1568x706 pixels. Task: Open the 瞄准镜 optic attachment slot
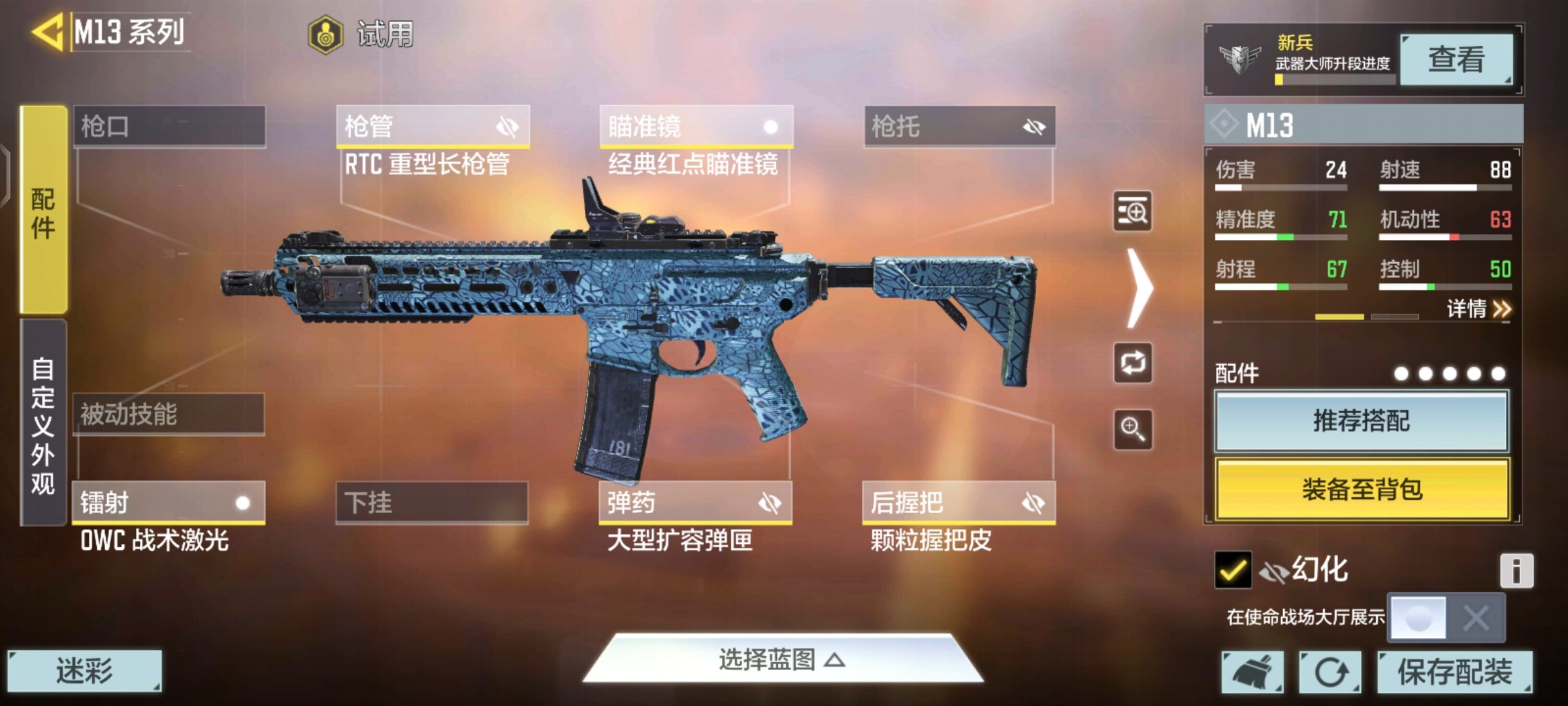[696, 126]
